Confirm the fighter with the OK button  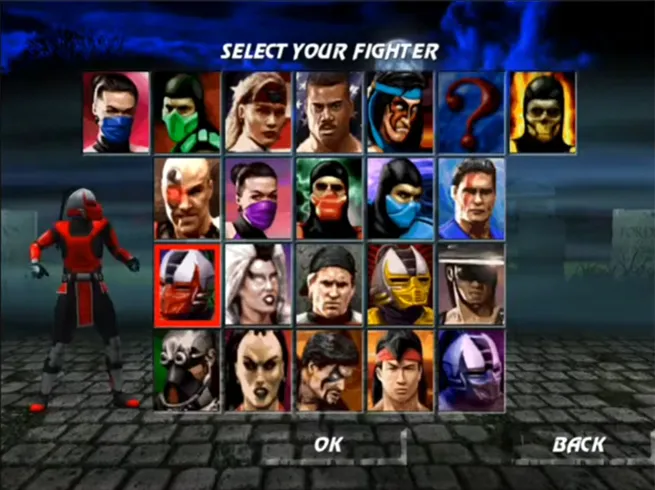[x=328, y=443]
